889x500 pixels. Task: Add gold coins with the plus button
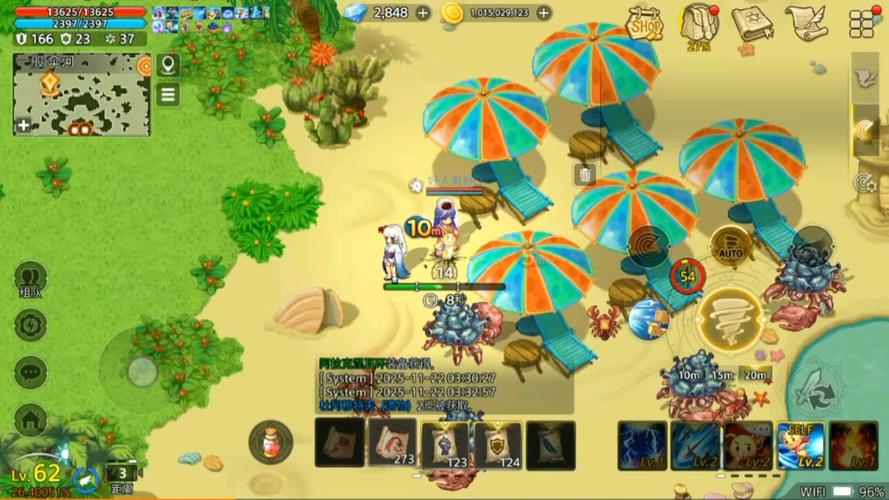543,13
